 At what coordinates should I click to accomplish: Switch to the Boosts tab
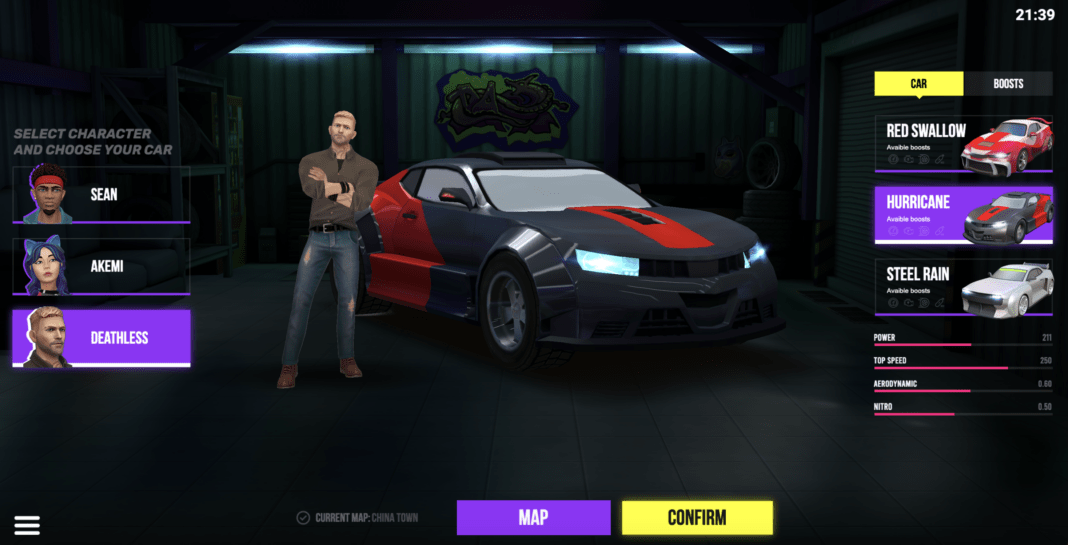pos(1008,84)
